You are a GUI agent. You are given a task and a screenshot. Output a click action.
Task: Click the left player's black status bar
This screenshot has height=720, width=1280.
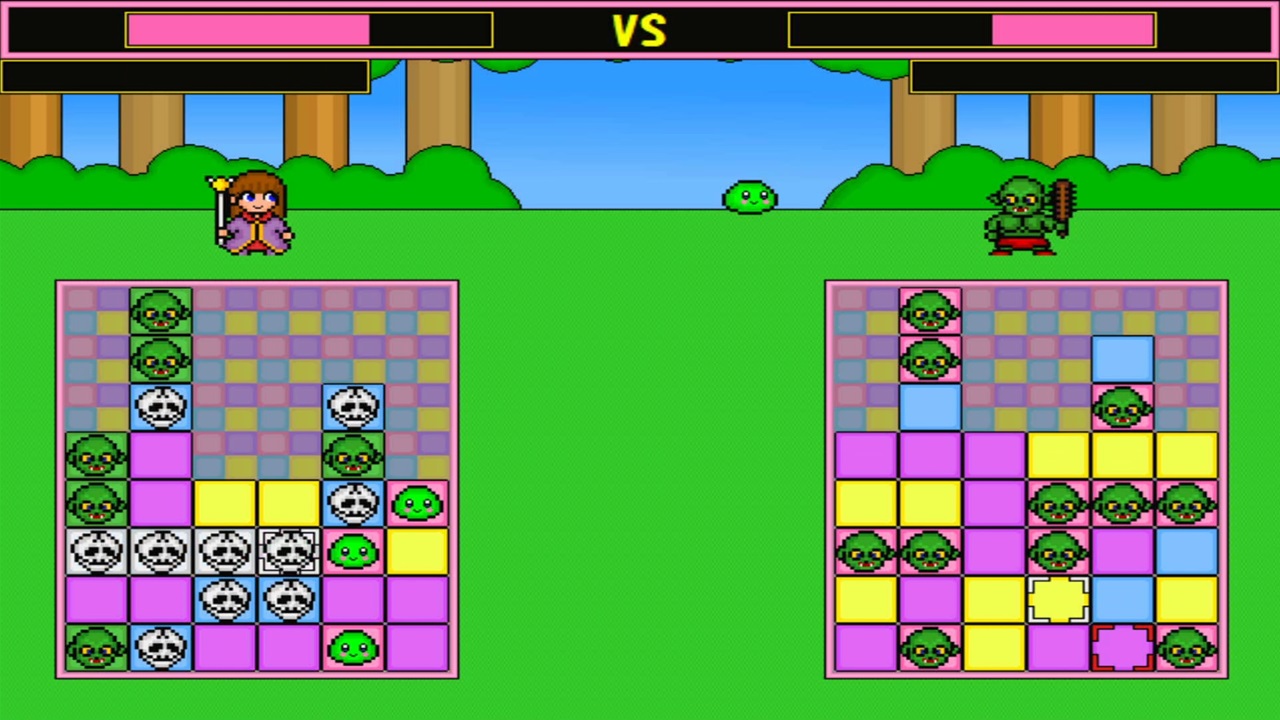(x=185, y=77)
